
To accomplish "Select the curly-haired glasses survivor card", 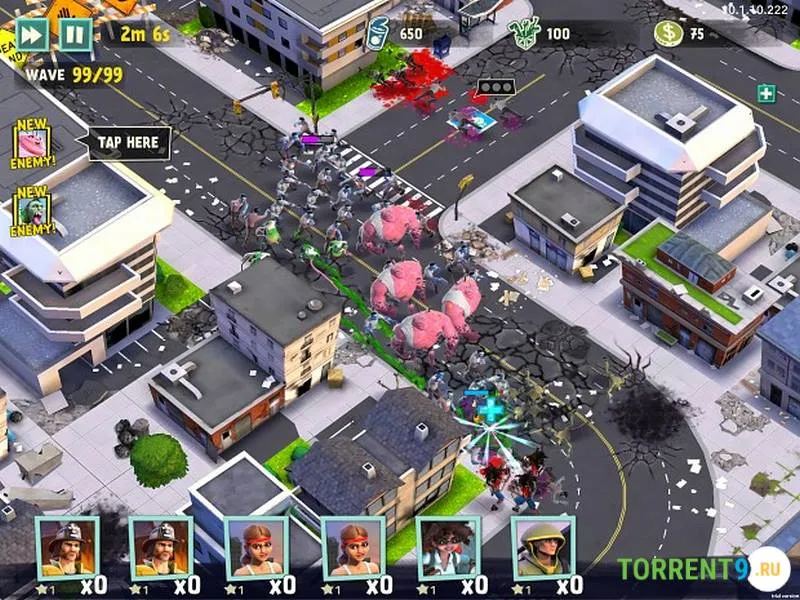I will [x=447, y=548].
